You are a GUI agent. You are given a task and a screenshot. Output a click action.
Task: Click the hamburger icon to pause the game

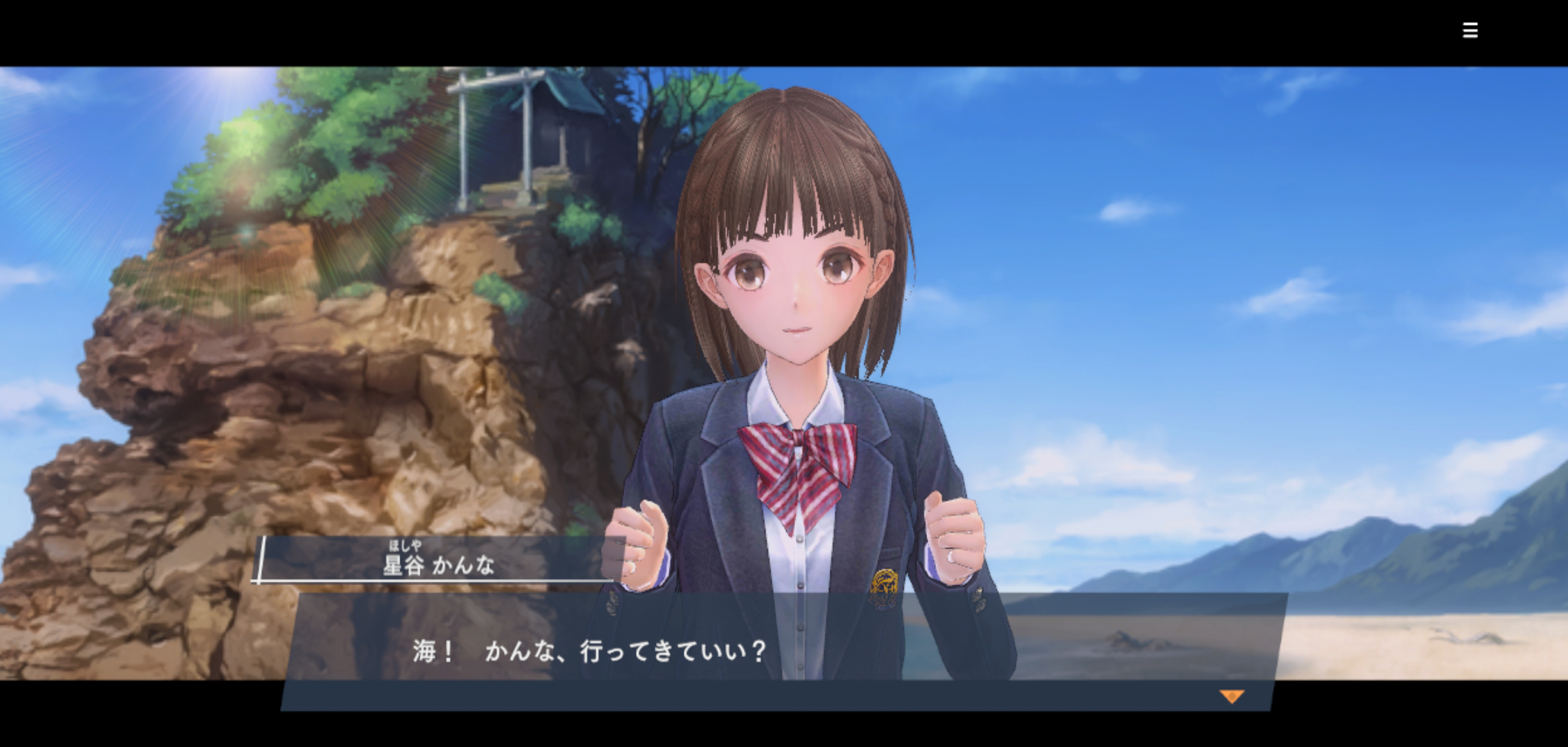click(1471, 30)
